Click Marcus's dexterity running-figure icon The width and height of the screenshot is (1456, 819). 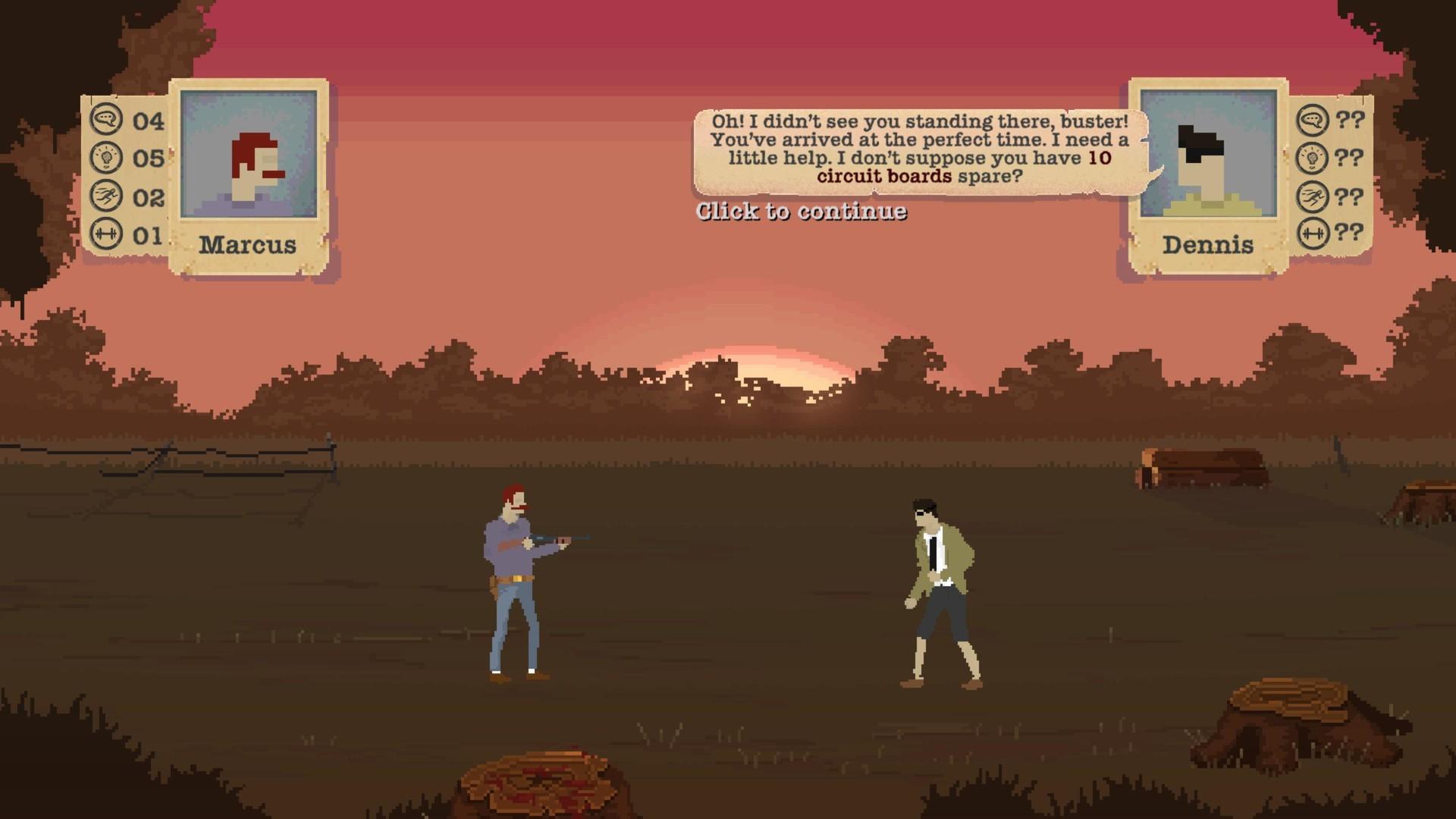pos(108,194)
